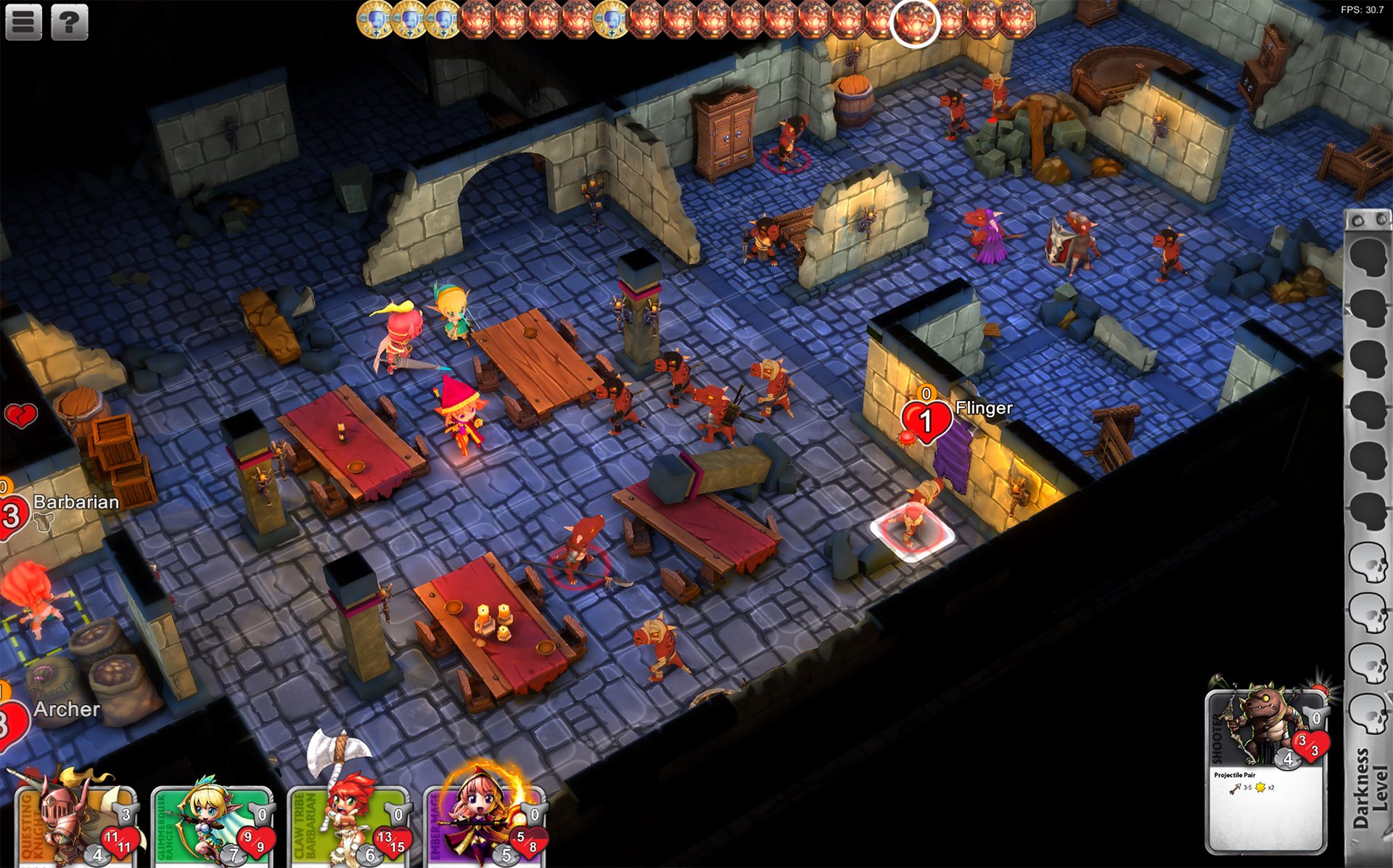Click the broken heart icon

click(21, 416)
